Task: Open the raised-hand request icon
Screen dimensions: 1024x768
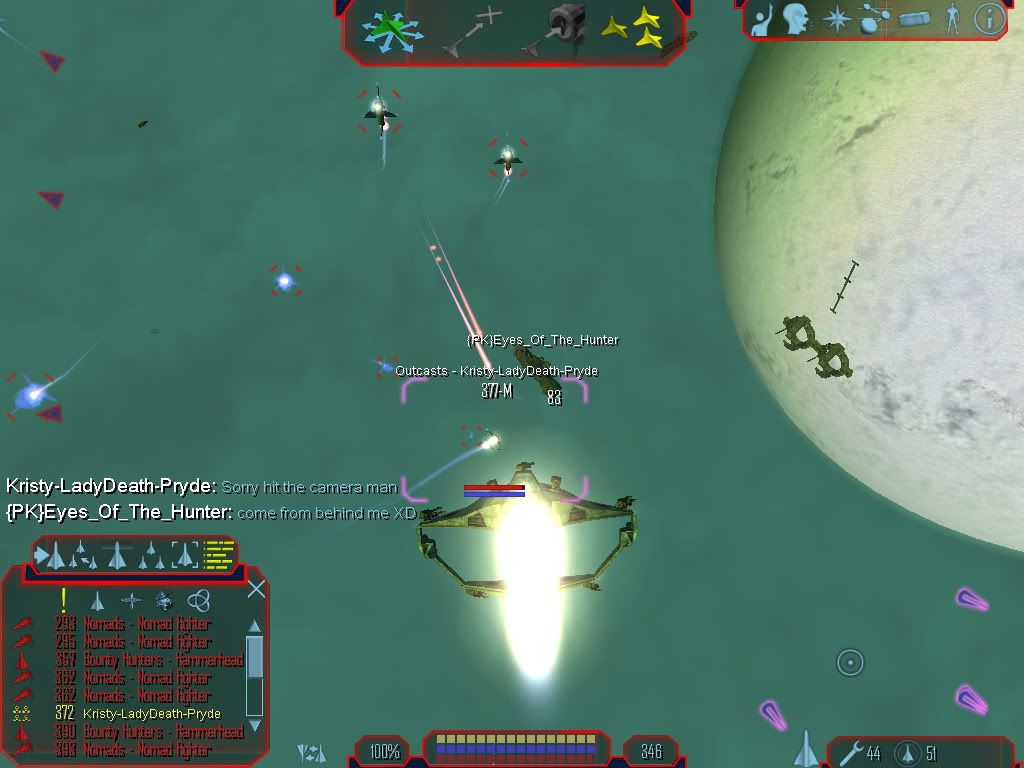Action: [x=763, y=19]
